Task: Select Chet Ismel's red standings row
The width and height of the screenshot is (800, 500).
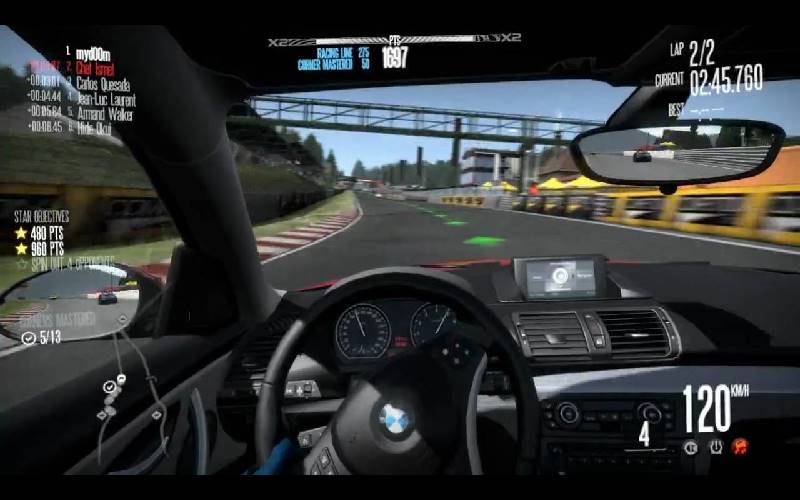Action: pos(97,67)
